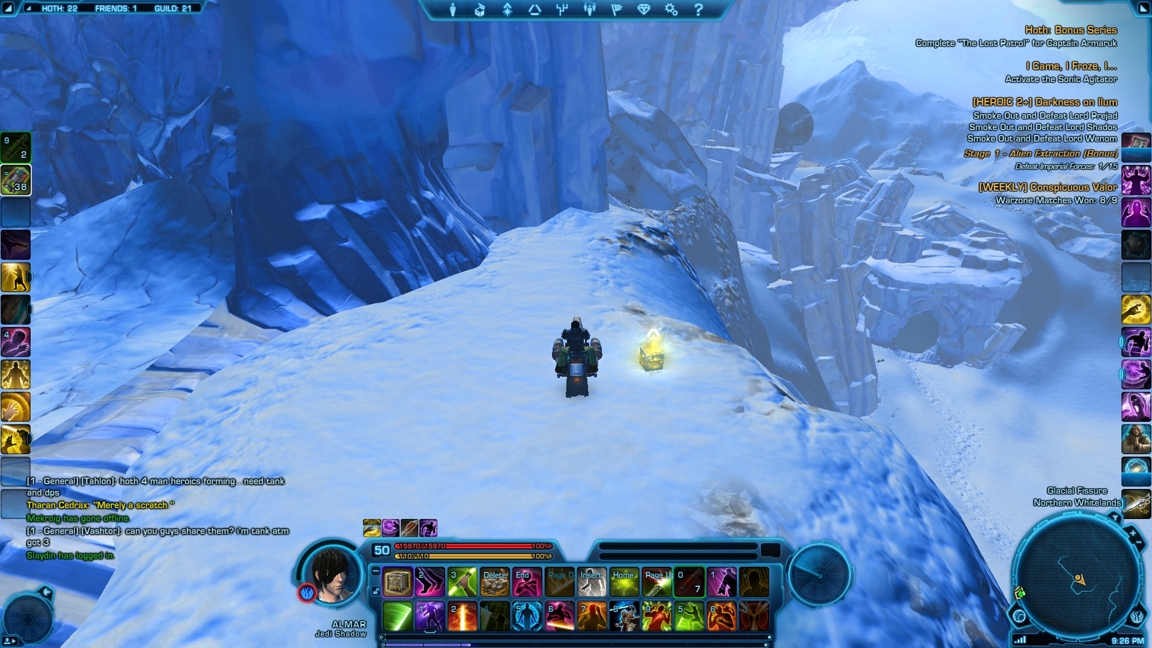Viewport: 1152px width, 648px height.
Task: Activate the pink hotbar ability bound to End
Action: (527, 582)
